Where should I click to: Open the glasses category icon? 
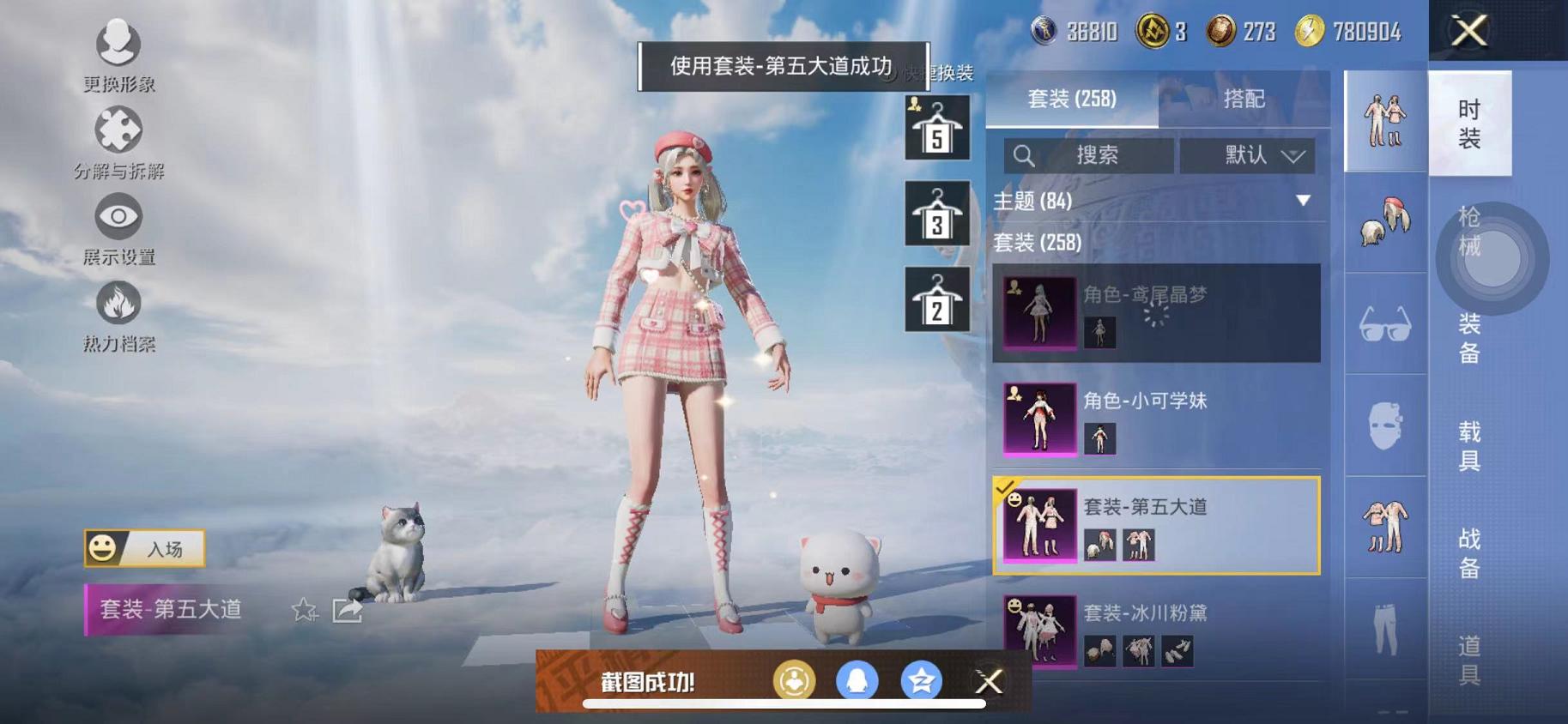(1384, 323)
